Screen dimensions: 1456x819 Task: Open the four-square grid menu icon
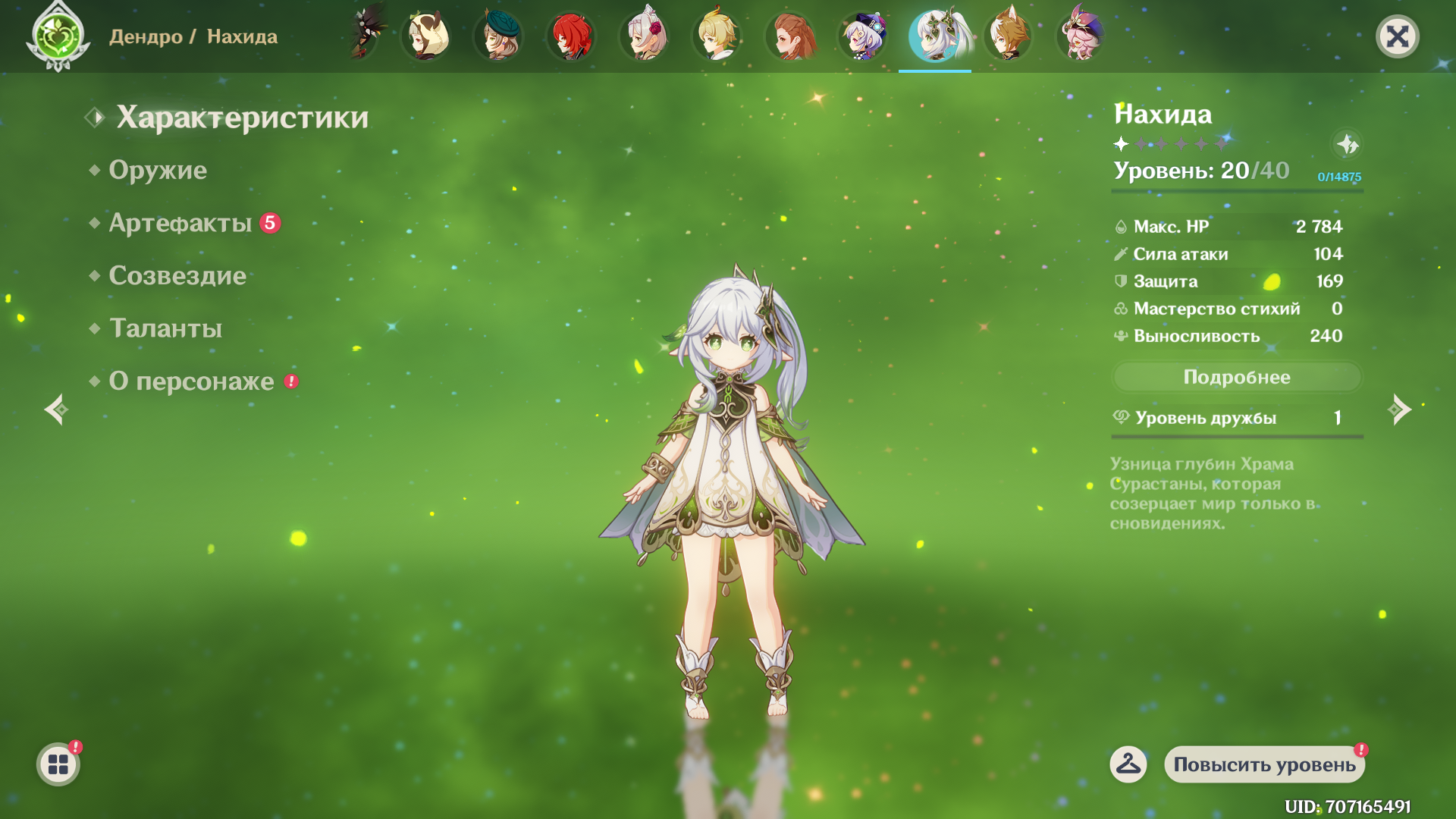[58, 764]
